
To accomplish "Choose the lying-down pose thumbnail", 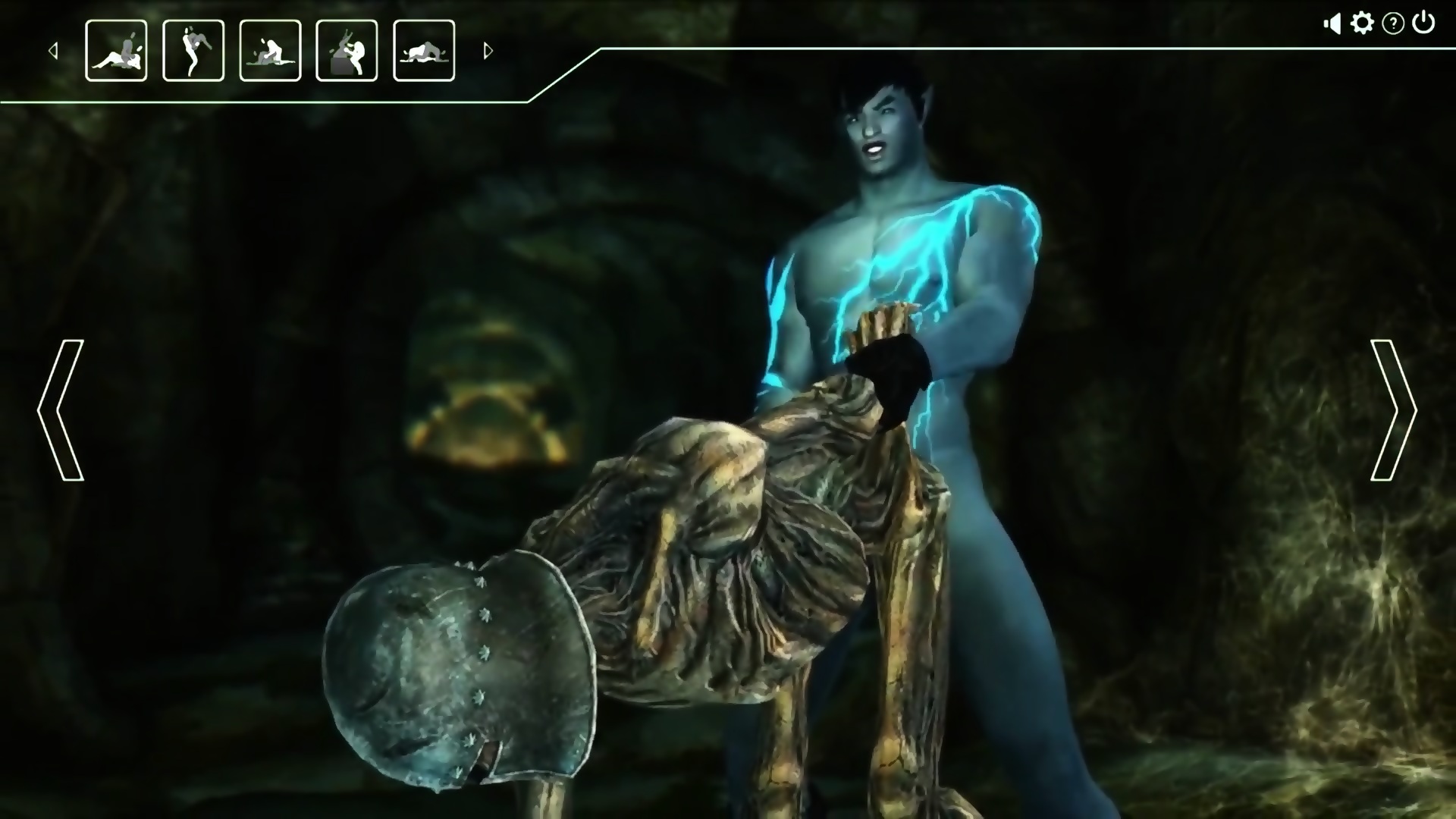I will pyautogui.click(x=424, y=51).
